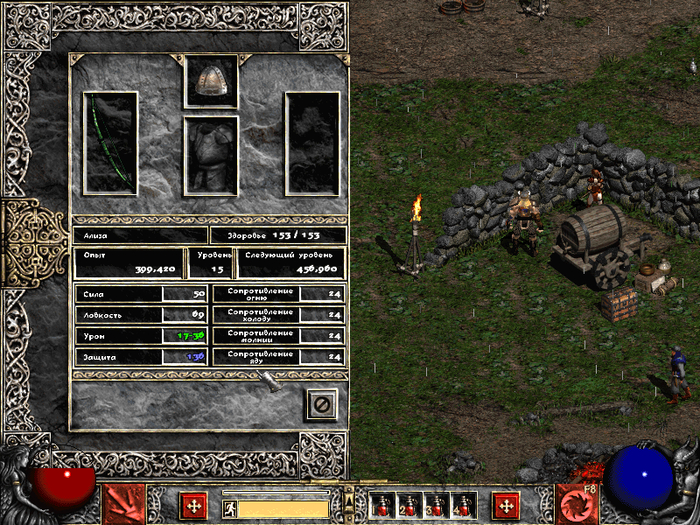Click the red cross button left of stamina bar

[195, 504]
